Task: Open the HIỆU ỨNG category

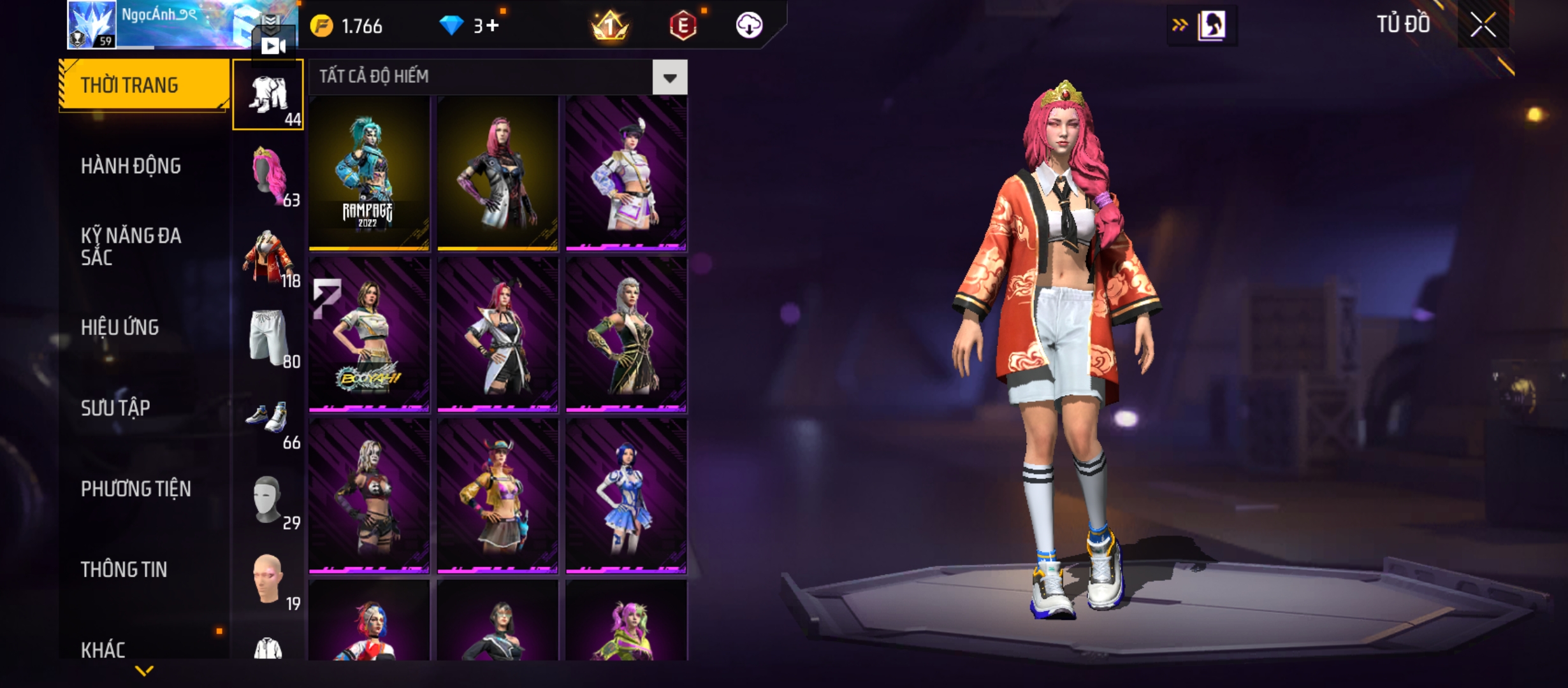Action: pyautogui.click(x=120, y=327)
